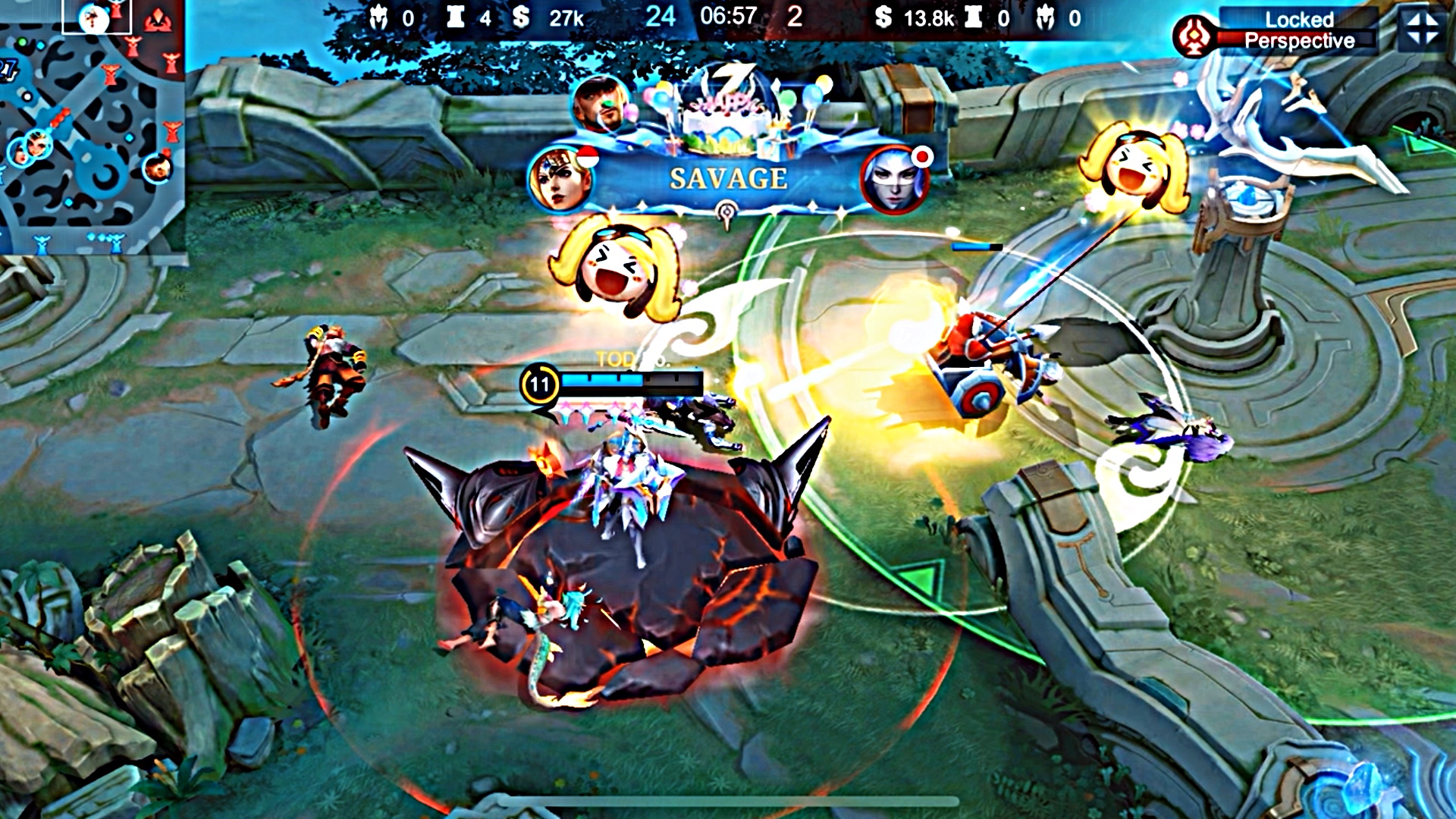
Task: Click the minimap to move the camera
Action: (91, 129)
